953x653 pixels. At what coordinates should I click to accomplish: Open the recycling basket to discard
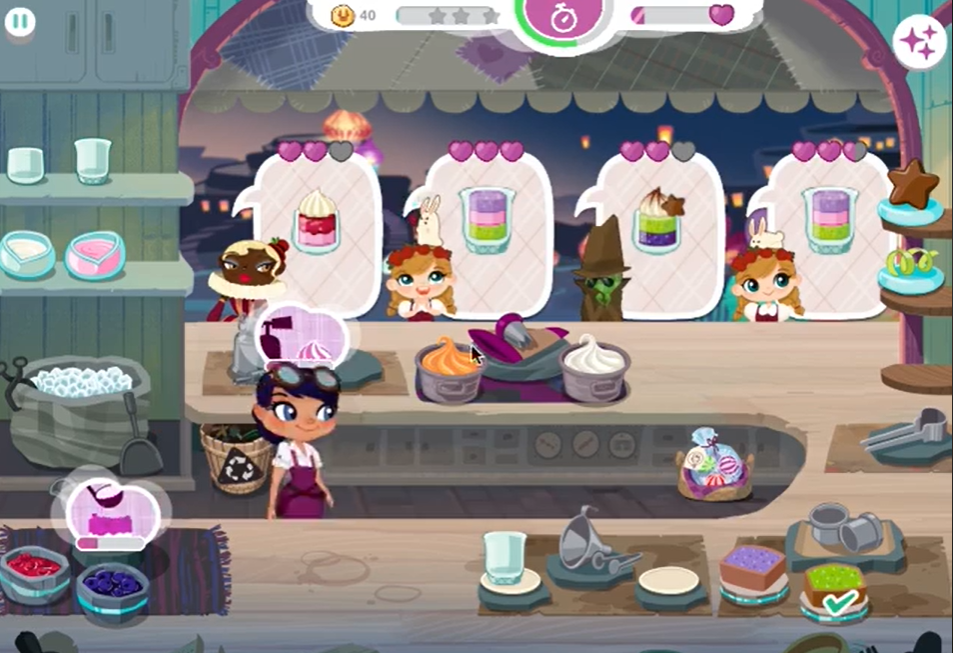tap(238, 458)
